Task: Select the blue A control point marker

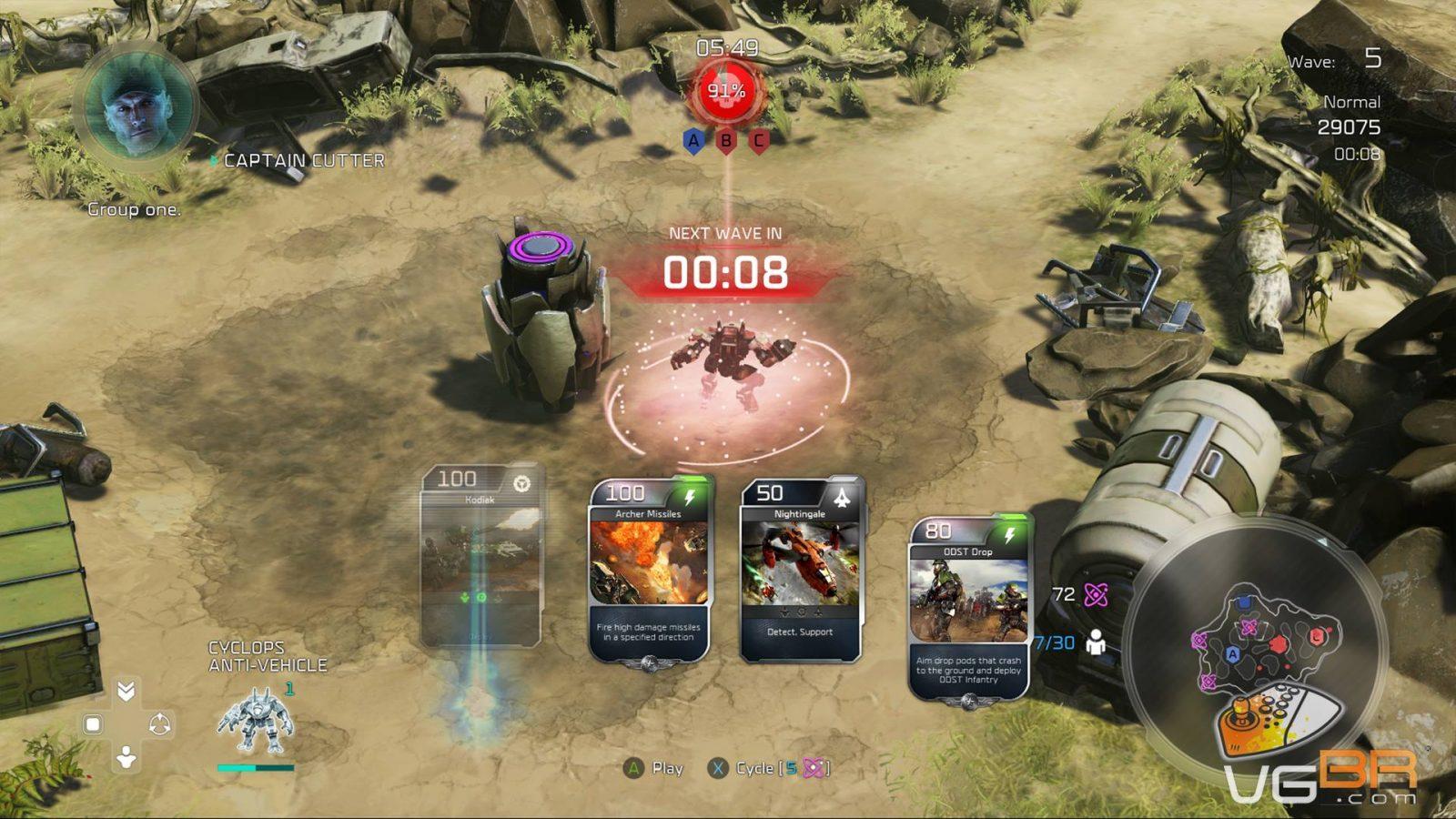Action: [x=693, y=141]
